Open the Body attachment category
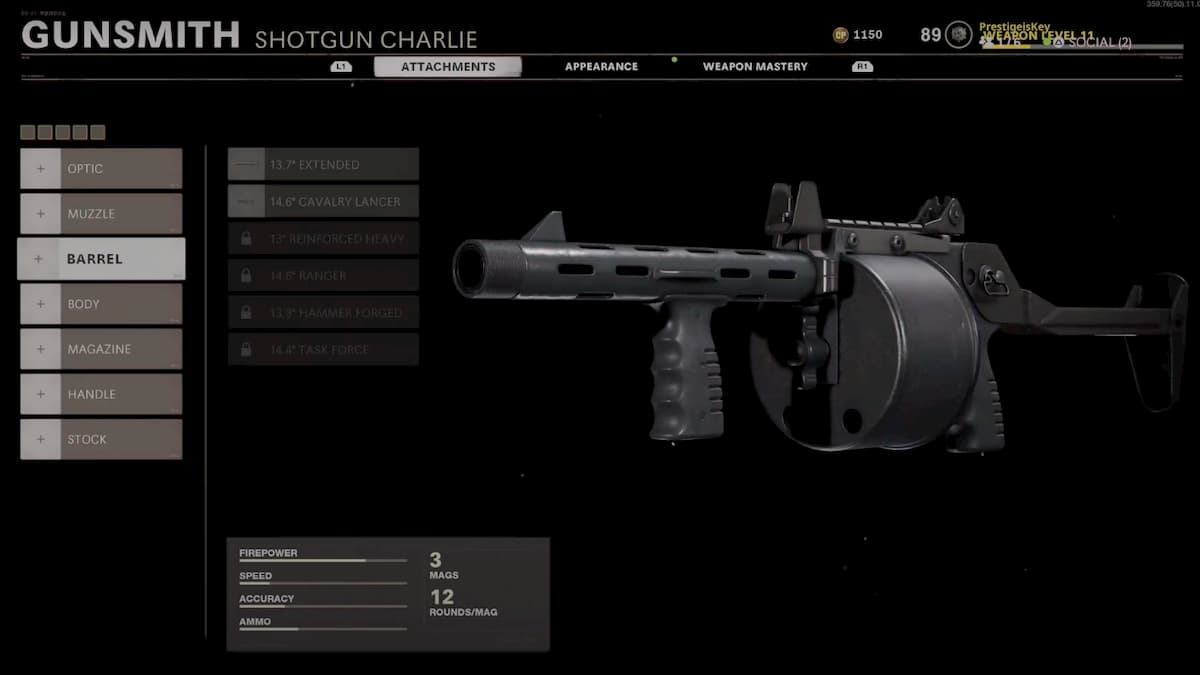 [x=101, y=304]
